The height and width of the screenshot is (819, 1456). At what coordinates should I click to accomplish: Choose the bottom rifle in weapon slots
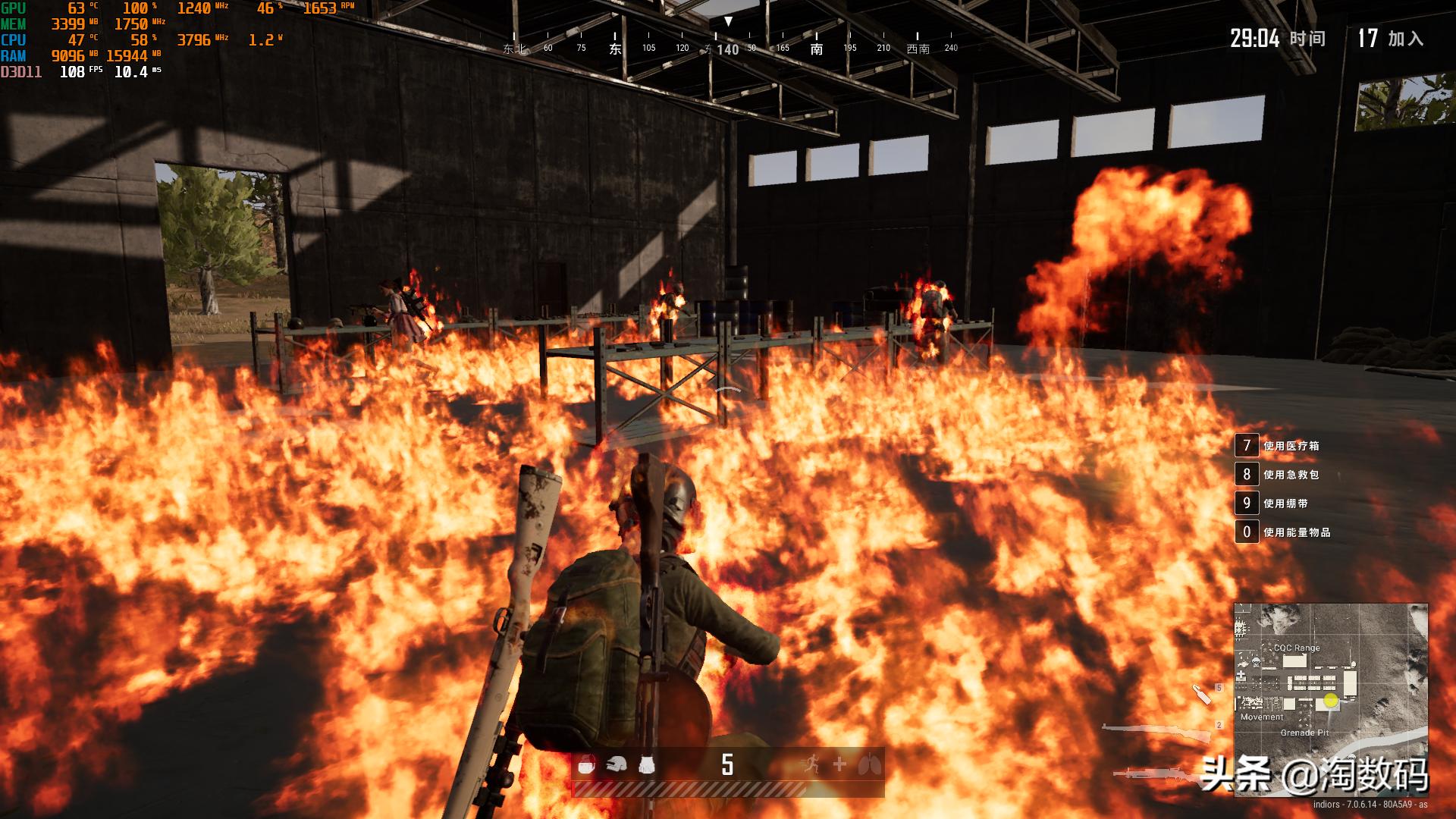tap(1156, 774)
